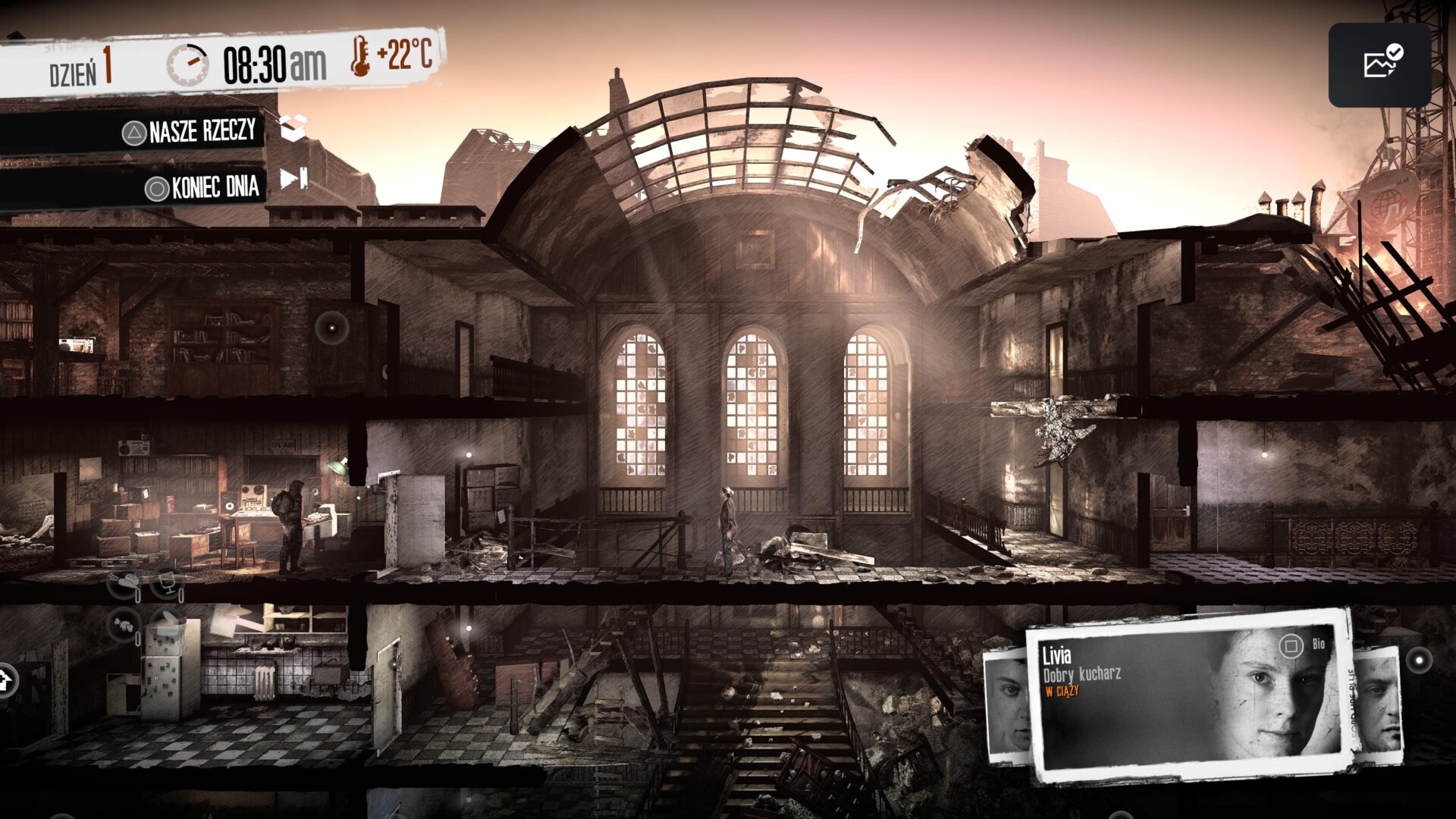Open the screenshot capture overlay icon

pos(1379,64)
